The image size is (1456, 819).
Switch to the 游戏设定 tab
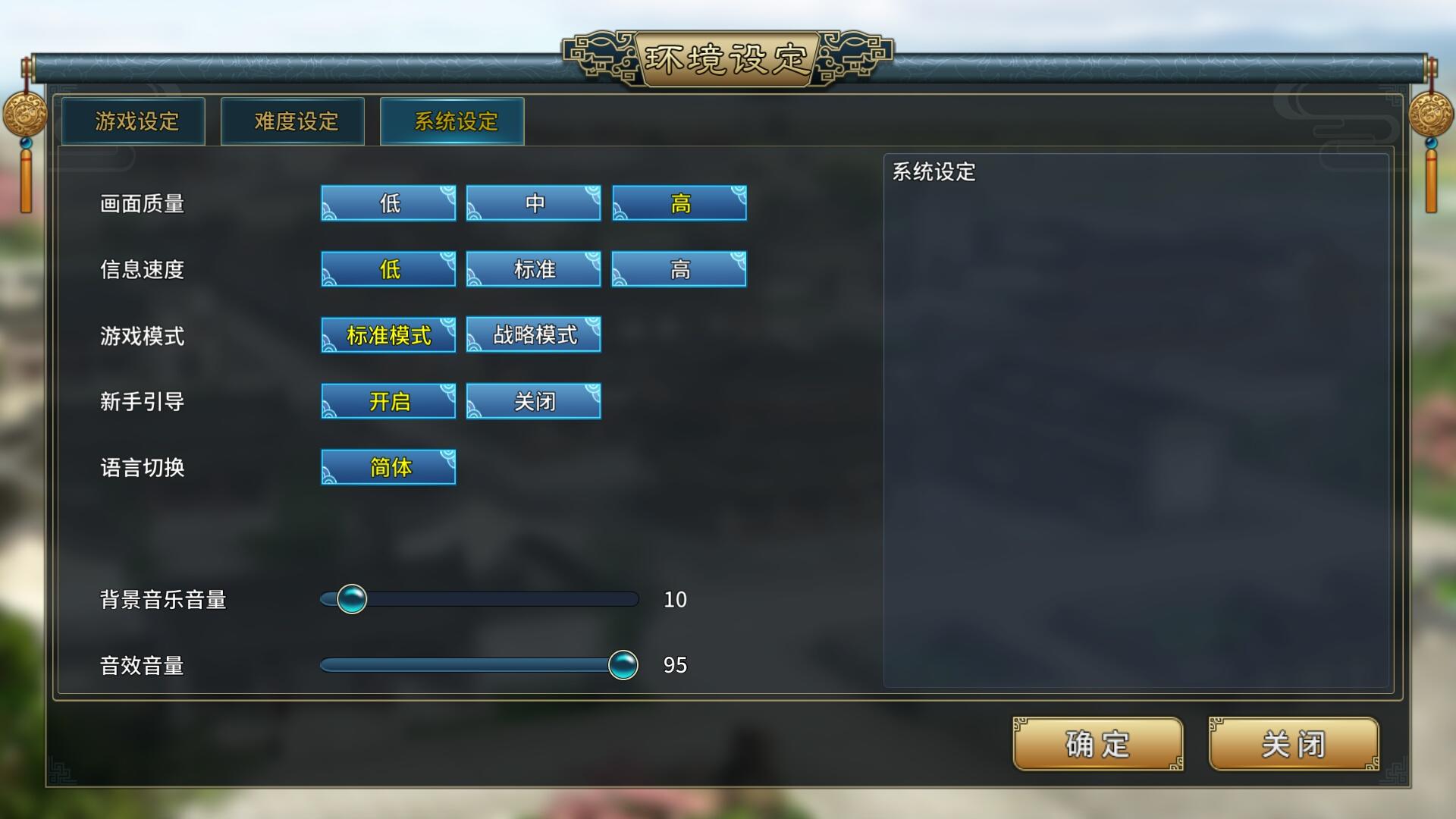(x=133, y=121)
